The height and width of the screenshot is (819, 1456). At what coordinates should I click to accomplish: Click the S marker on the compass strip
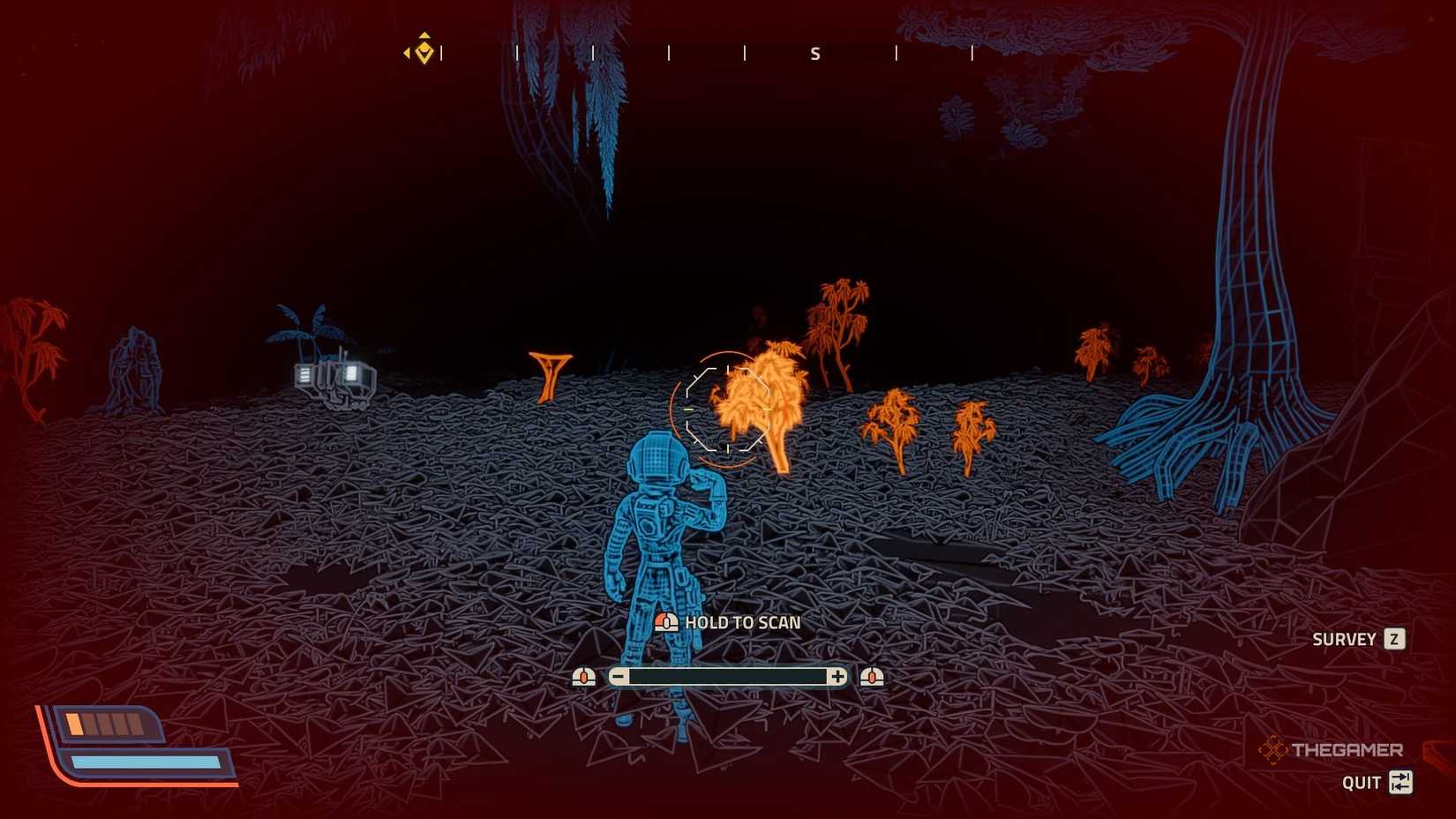tap(814, 53)
